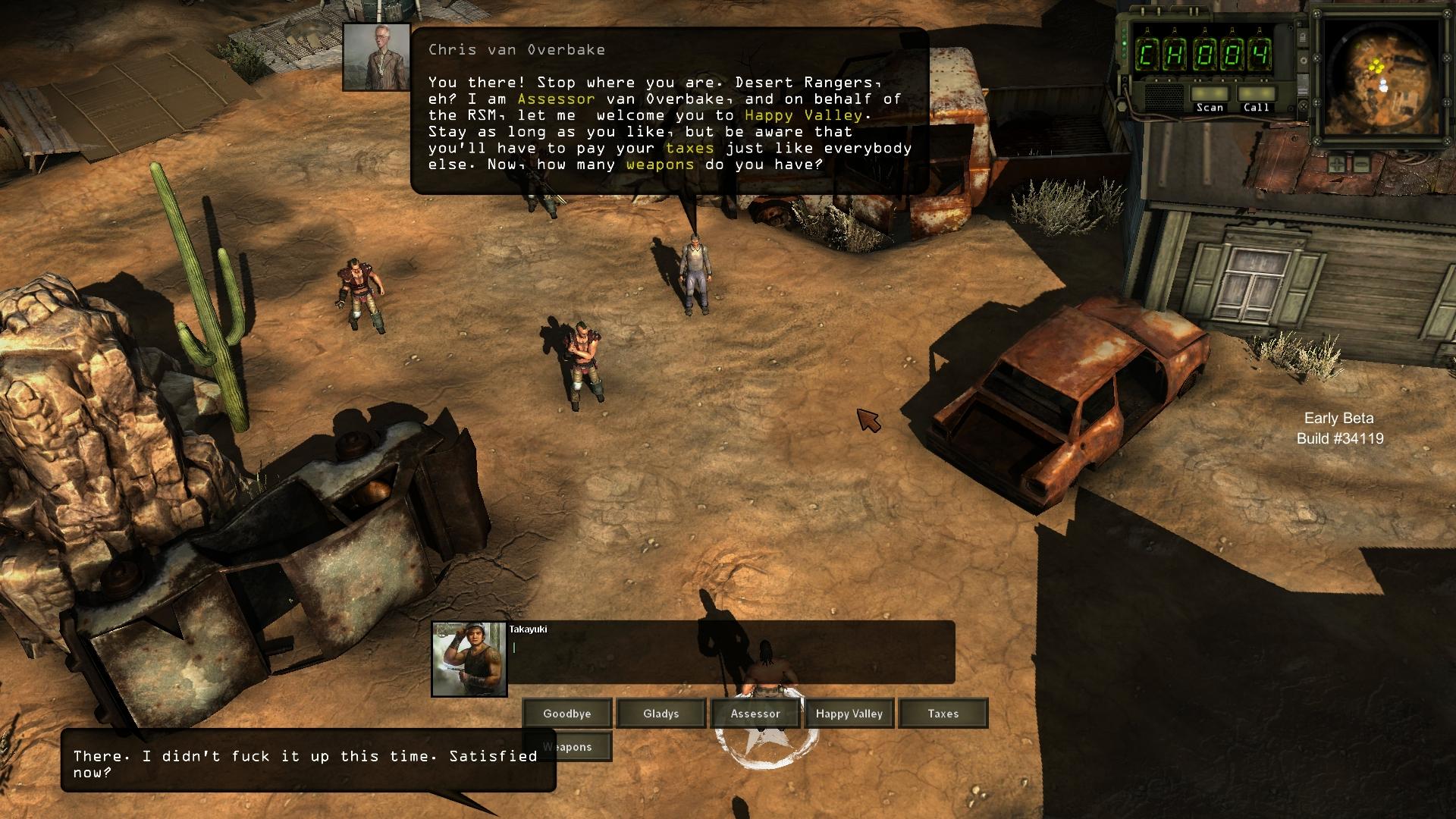Screen dimensions: 1456x819
Task: Click Chris van Overbake's portrait
Action: coord(376,57)
